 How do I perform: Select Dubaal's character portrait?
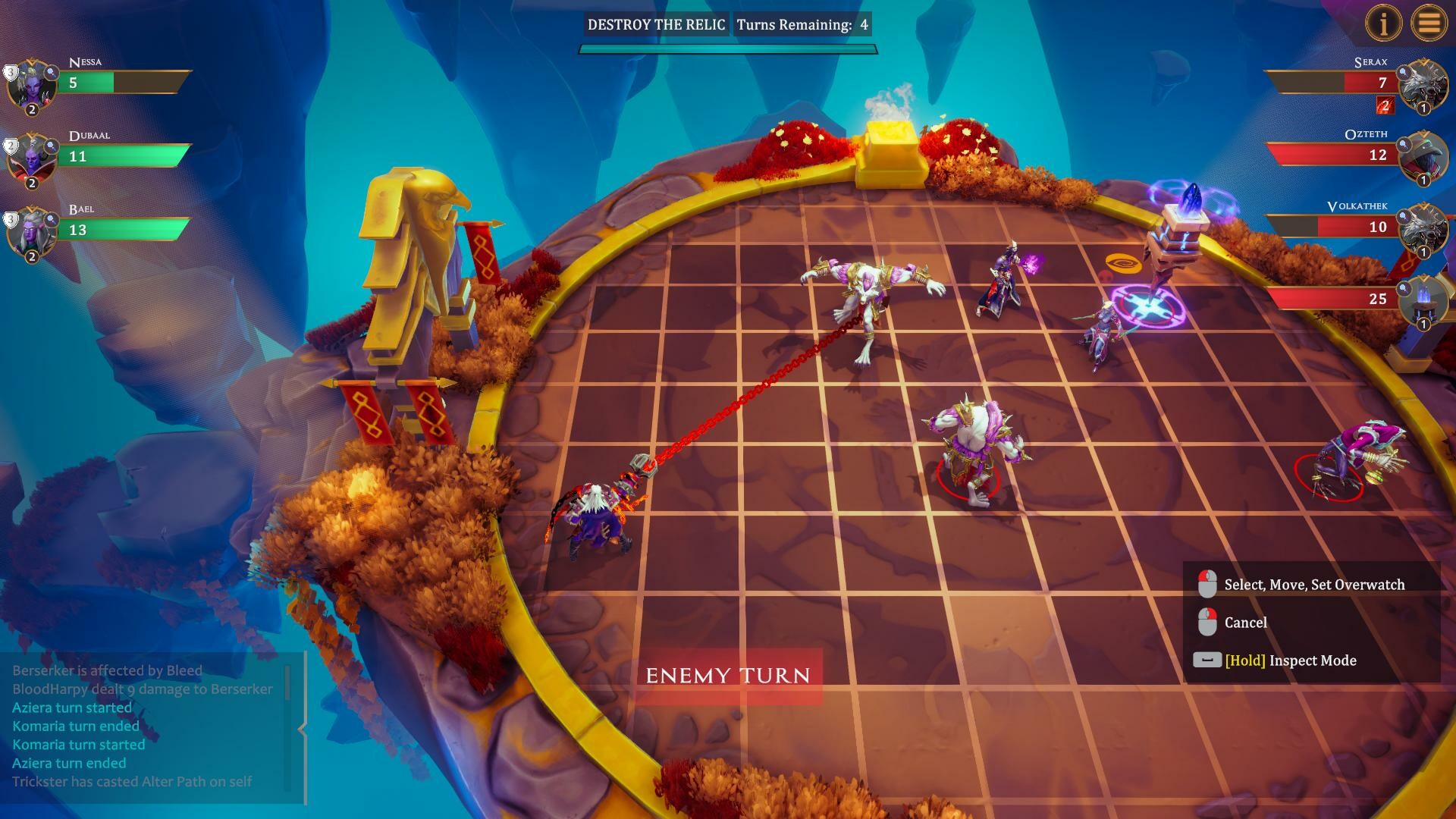[x=32, y=161]
